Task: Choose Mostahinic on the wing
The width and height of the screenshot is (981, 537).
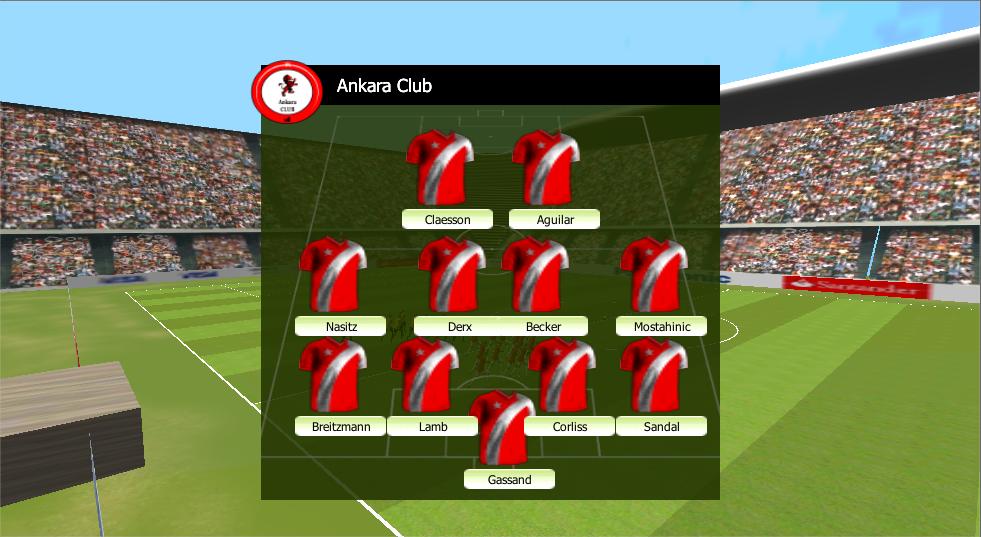Action: (x=661, y=327)
